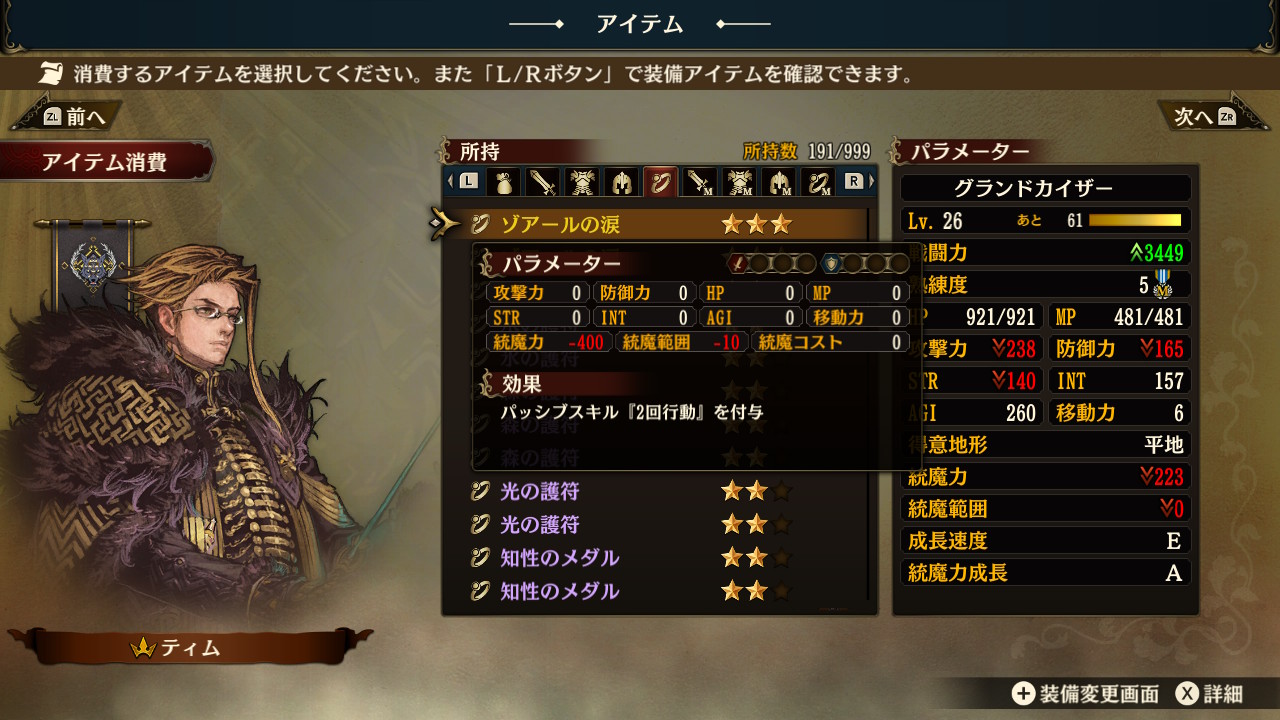Open the sword tab marked M
This screenshot has width=1280, height=720.
[x=700, y=182]
